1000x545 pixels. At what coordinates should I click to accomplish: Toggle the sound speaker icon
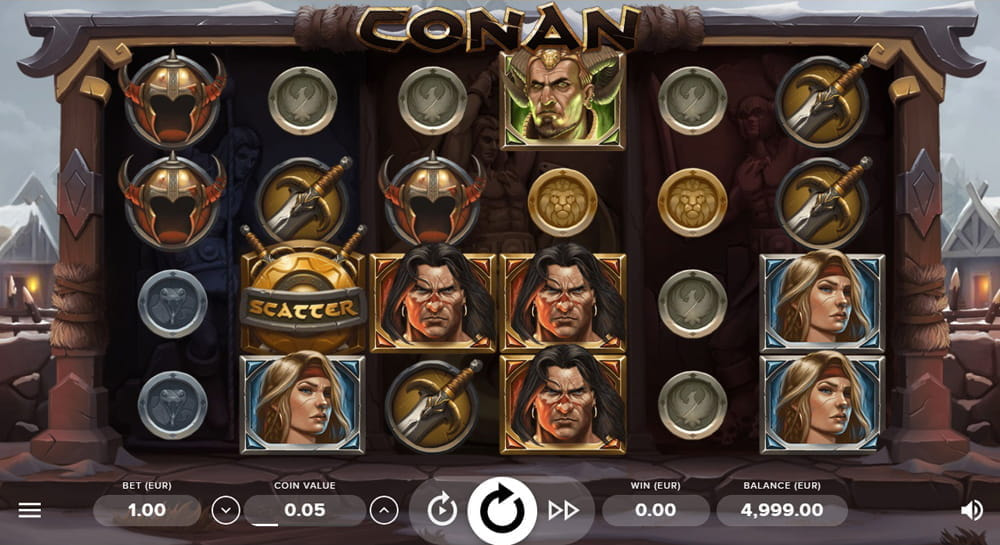click(x=971, y=511)
